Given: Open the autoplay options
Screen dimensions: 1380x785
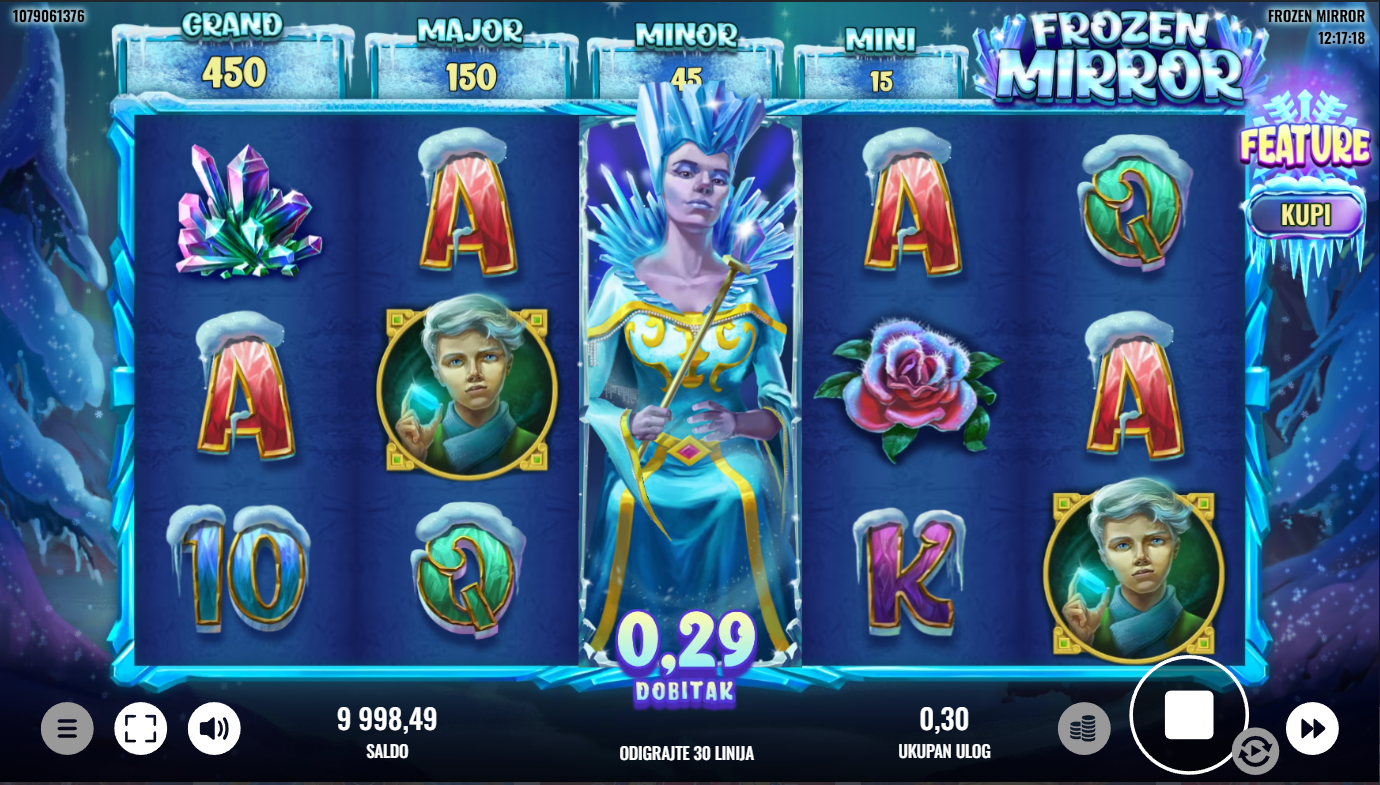Looking at the screenshot, I should (x=1254, y=751).
